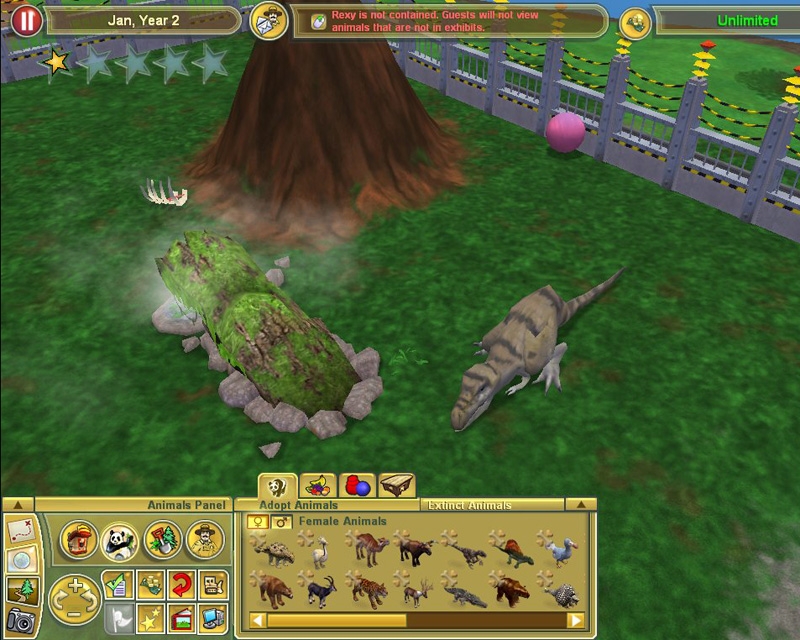The image size is (800, 640).
Task: Switch to the red and blue toys tab
Action: coord(358,487)
